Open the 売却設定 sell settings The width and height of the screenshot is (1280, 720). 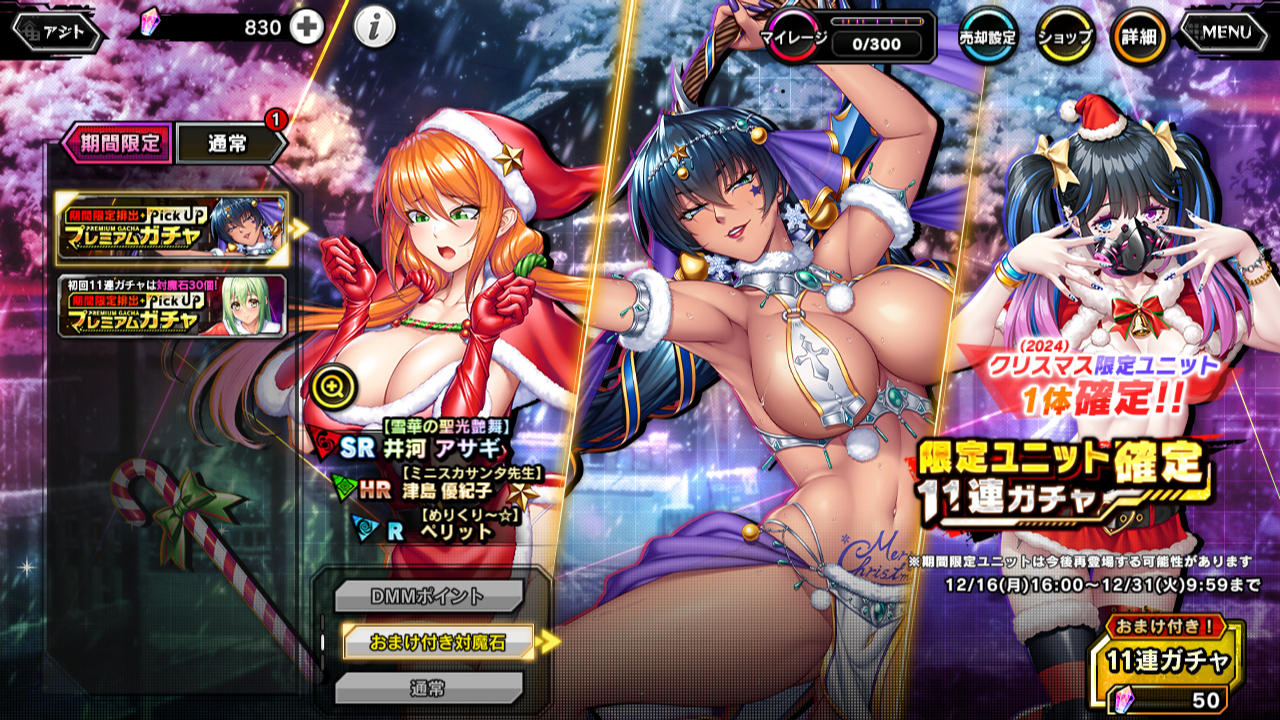point(987,37)
